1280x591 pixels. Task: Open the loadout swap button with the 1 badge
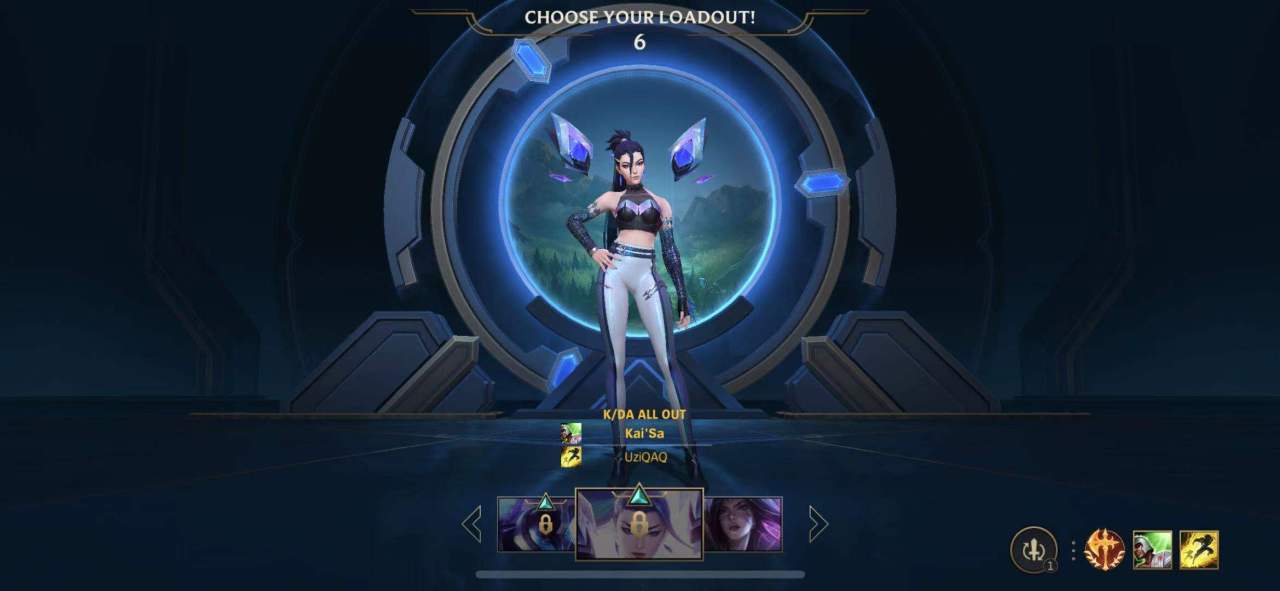[x=1034, y=550]
